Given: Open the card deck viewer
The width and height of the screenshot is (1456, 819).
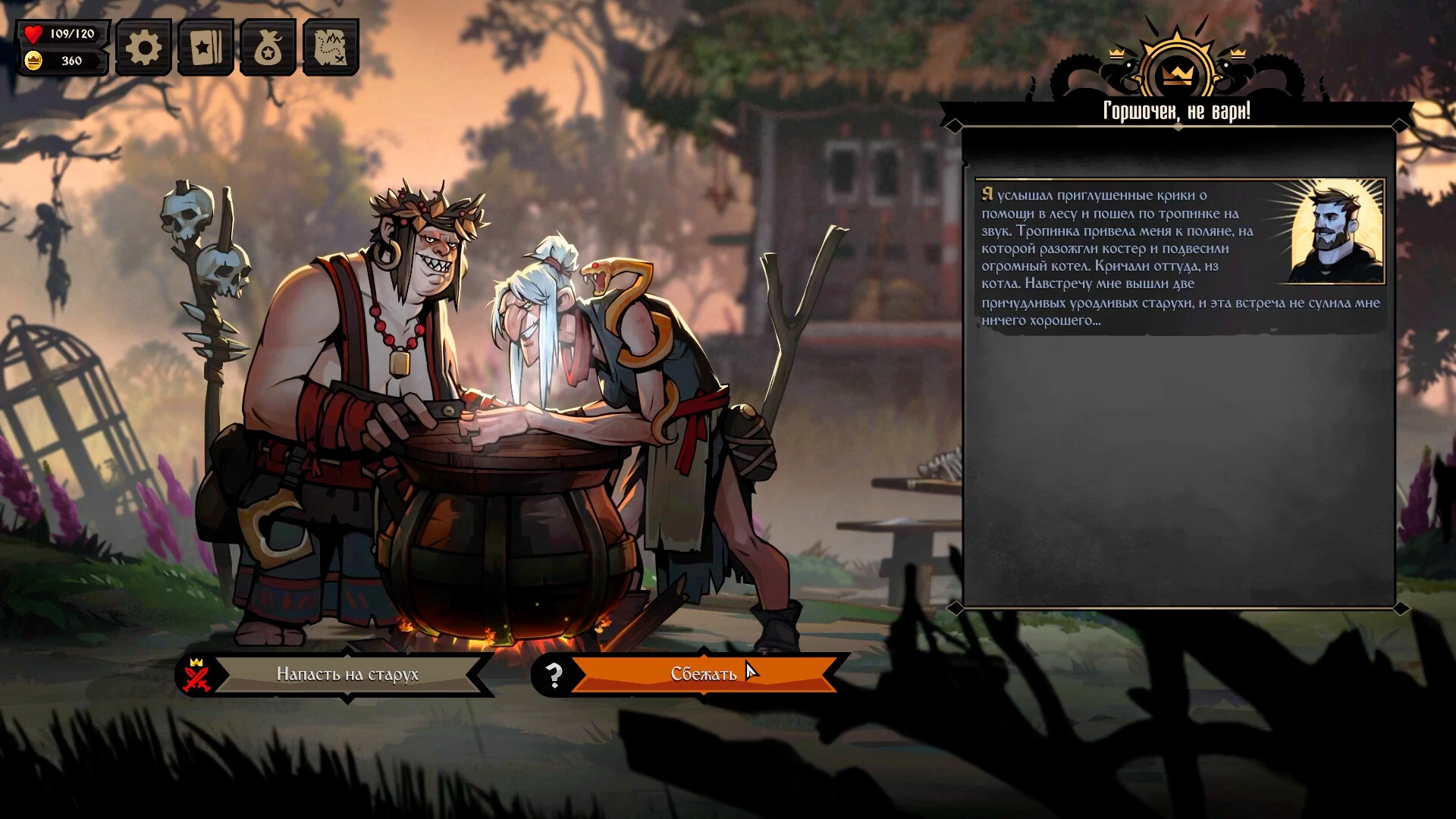Looking at the screenshot, I should click(x=206, y=48).
